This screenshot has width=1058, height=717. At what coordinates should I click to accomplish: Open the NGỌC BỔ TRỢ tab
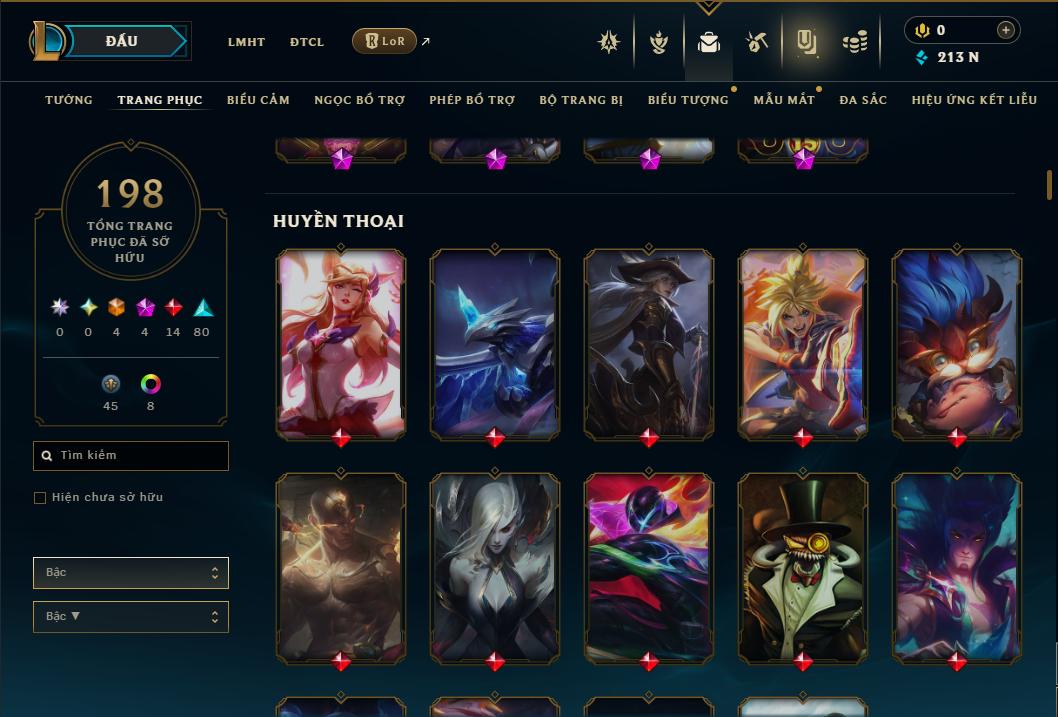coord(359,100)
